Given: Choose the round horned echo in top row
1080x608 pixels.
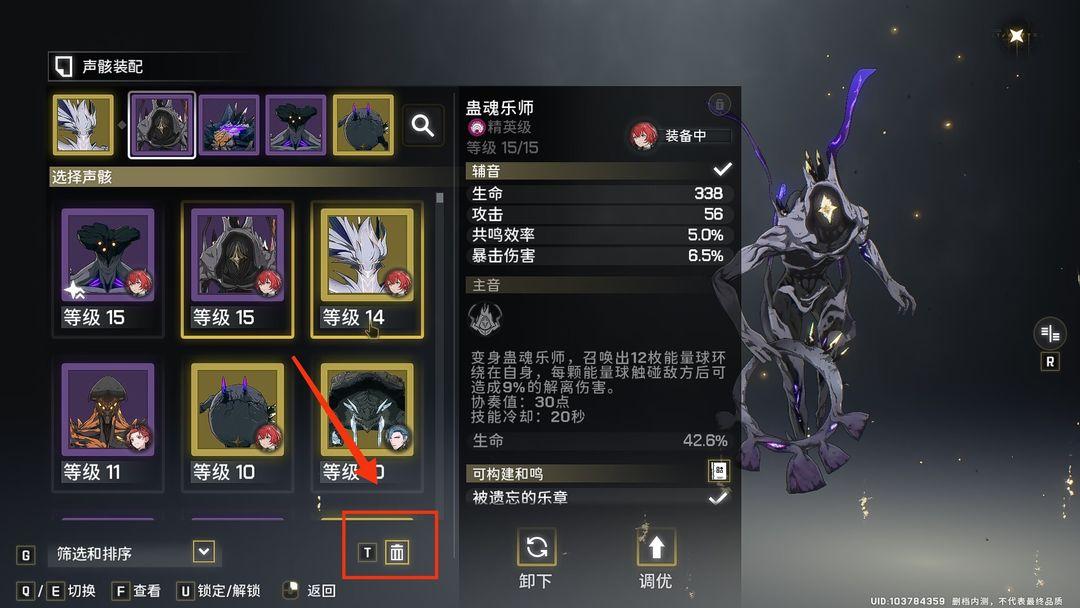Looking at the screenshot, I should click(363, 125).
